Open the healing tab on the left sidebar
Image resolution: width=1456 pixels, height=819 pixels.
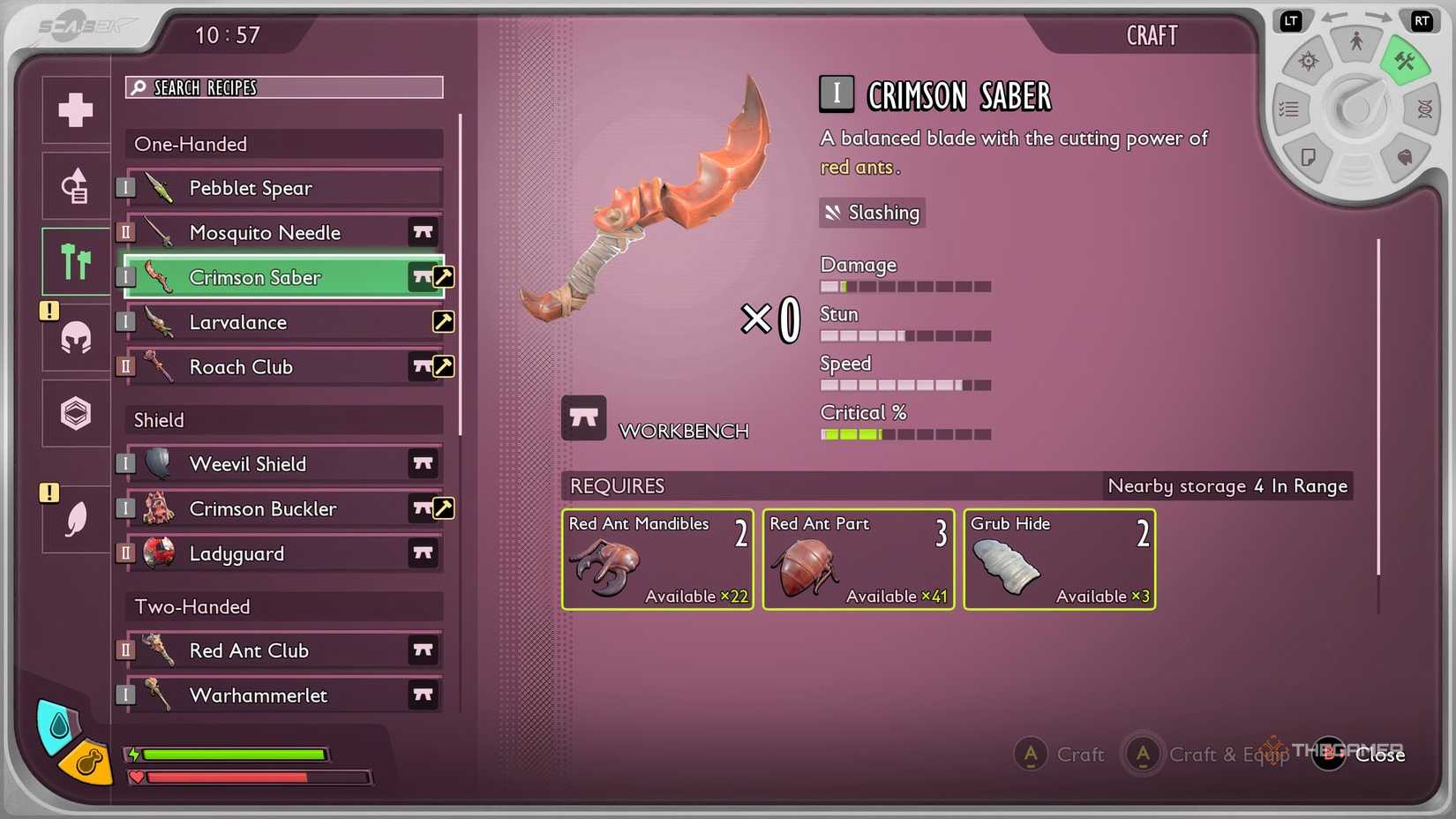click(75, 109)
